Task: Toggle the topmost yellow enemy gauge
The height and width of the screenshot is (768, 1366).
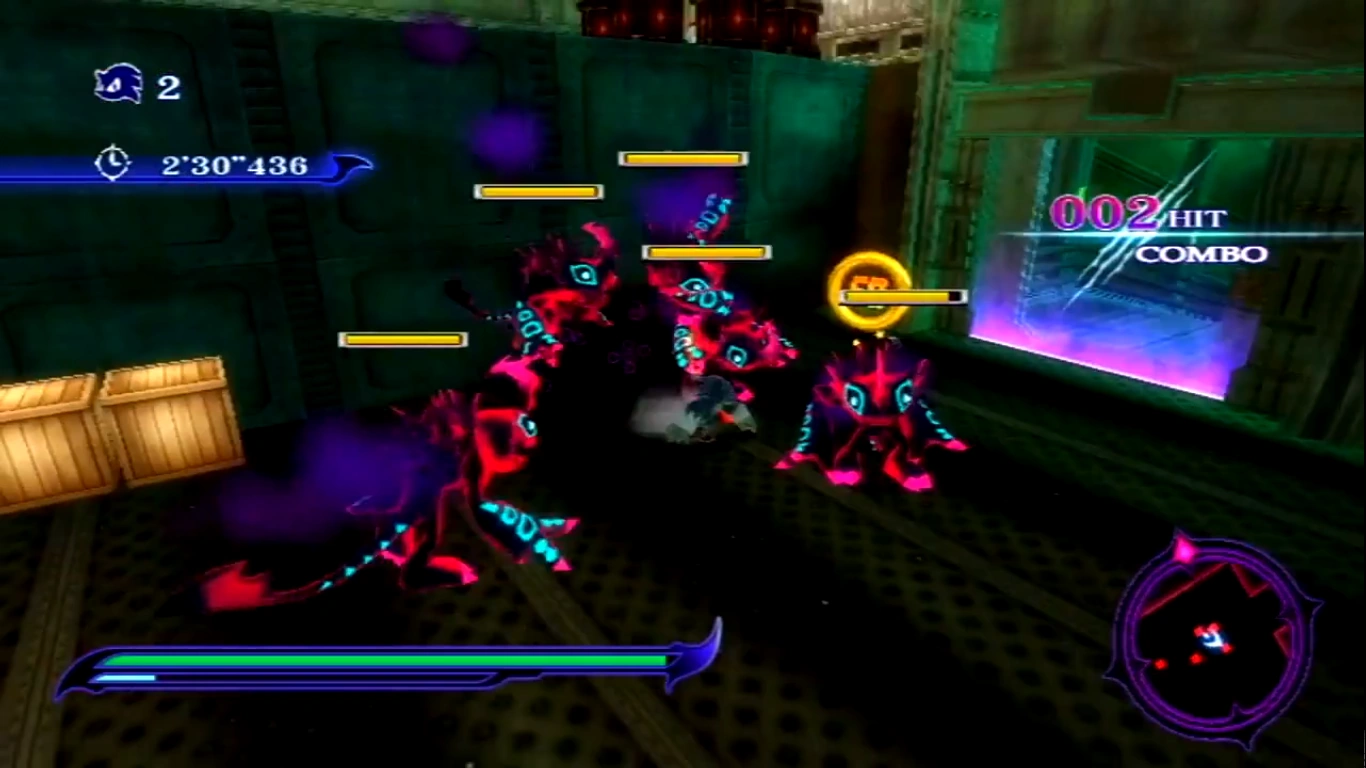Action: [683, 157]
